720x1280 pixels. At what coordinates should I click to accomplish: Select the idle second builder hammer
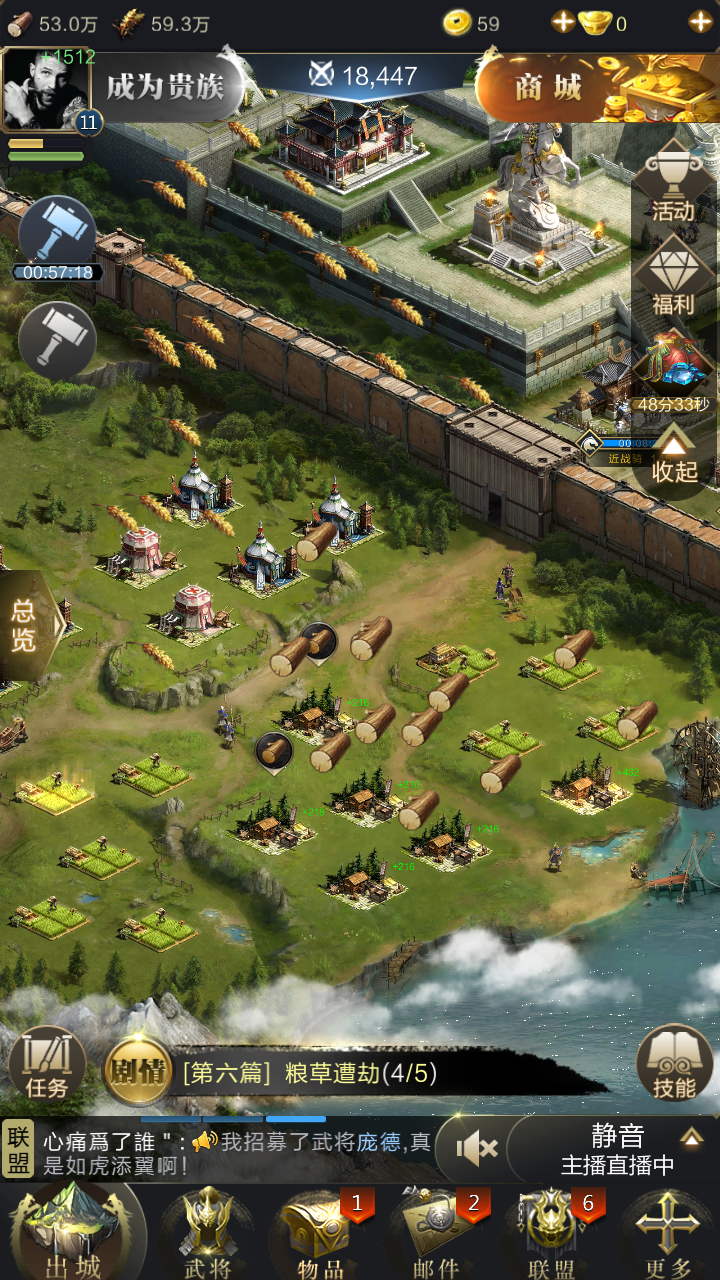click(57, 340)
